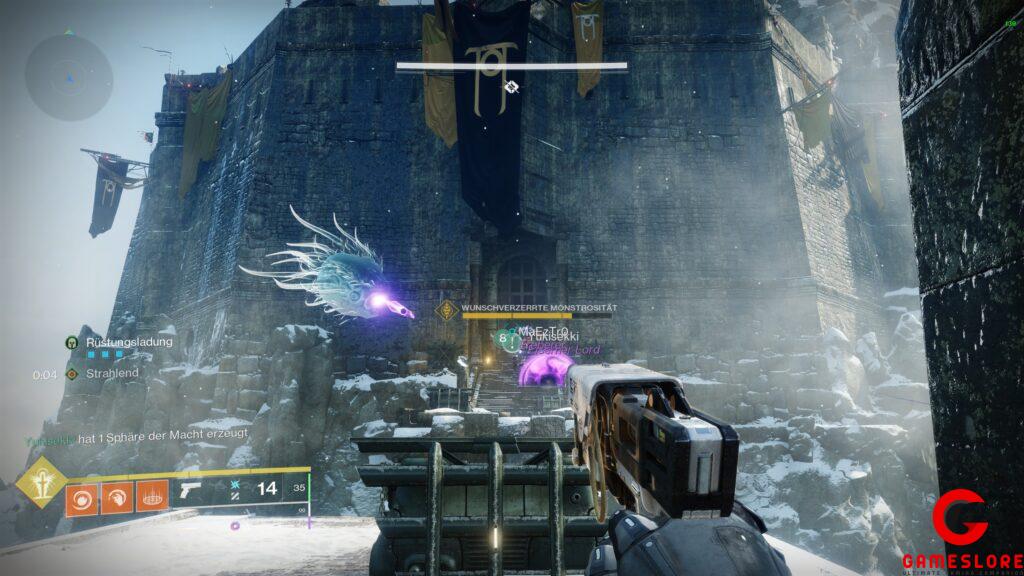1024x576 pixels.
Task: Click the Rüstungsladung helmet buff icon
Action: tap(72, 342)
